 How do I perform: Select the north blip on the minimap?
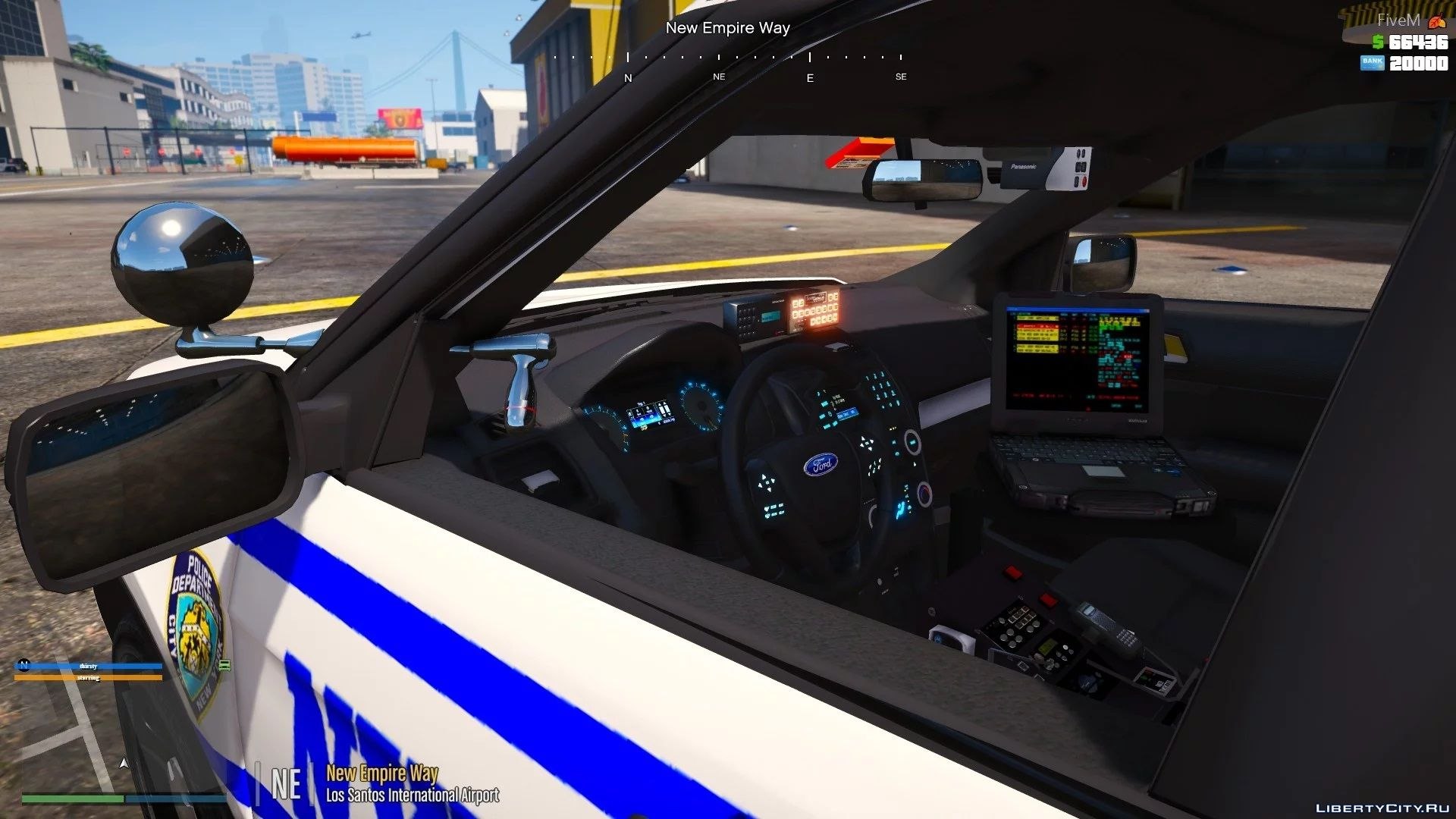(24, 665)
